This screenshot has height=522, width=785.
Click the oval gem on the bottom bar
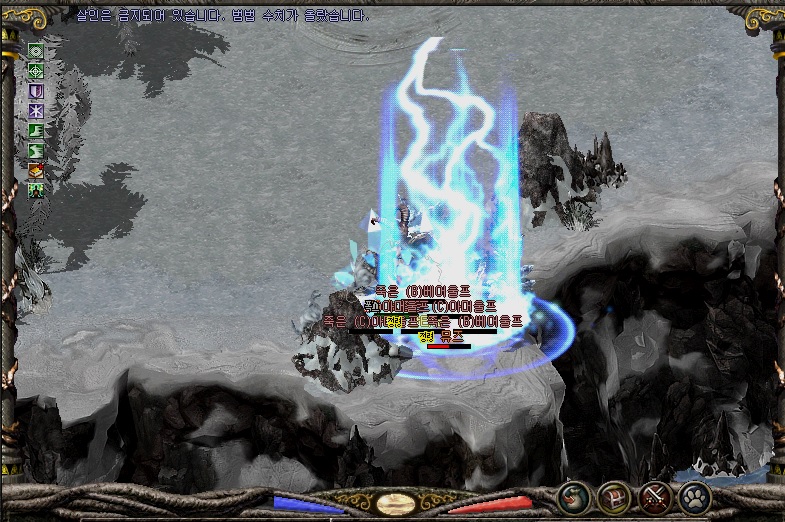[x=393, y=503]
